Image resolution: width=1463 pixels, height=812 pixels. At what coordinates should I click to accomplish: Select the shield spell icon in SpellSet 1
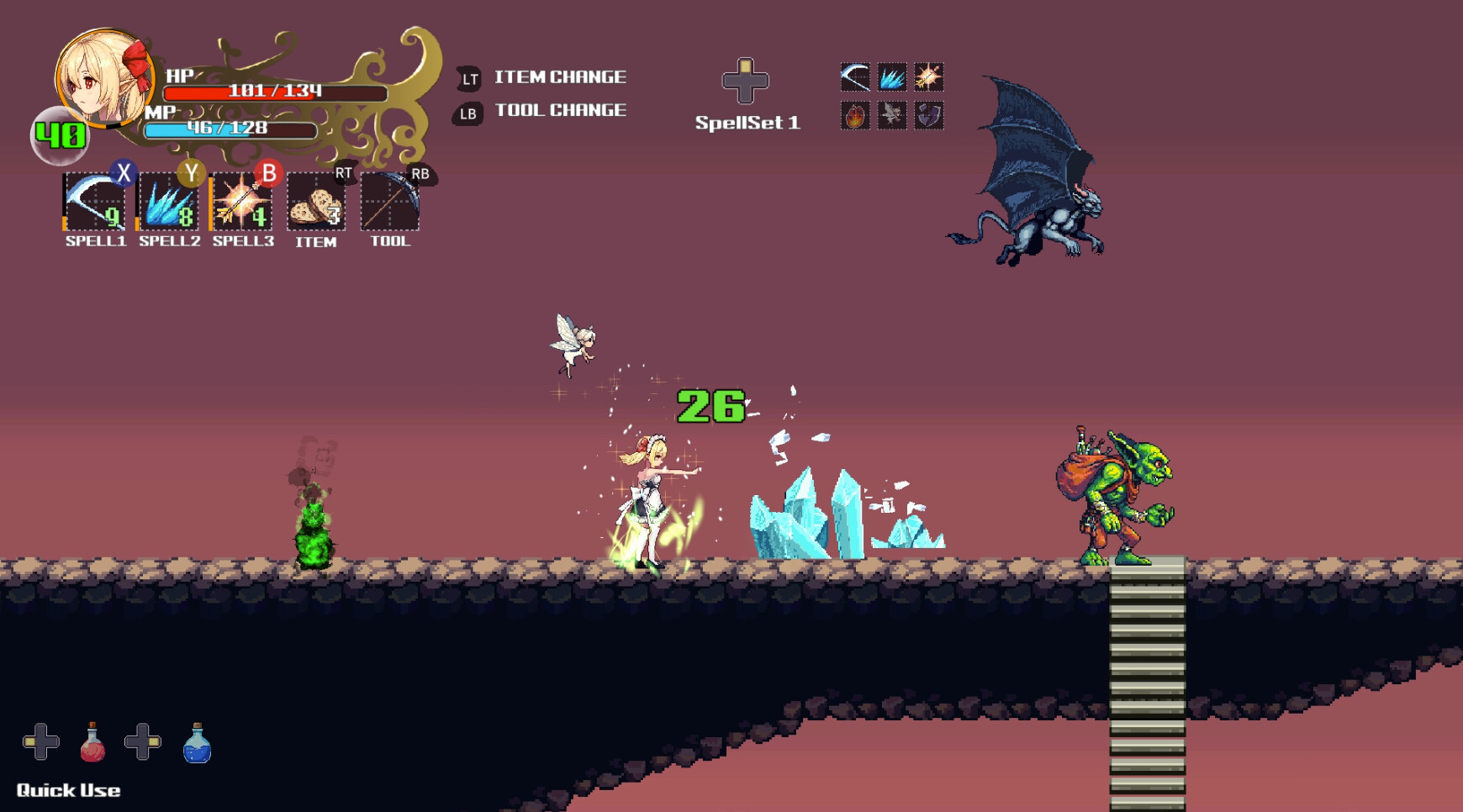(x=929, y=117)
